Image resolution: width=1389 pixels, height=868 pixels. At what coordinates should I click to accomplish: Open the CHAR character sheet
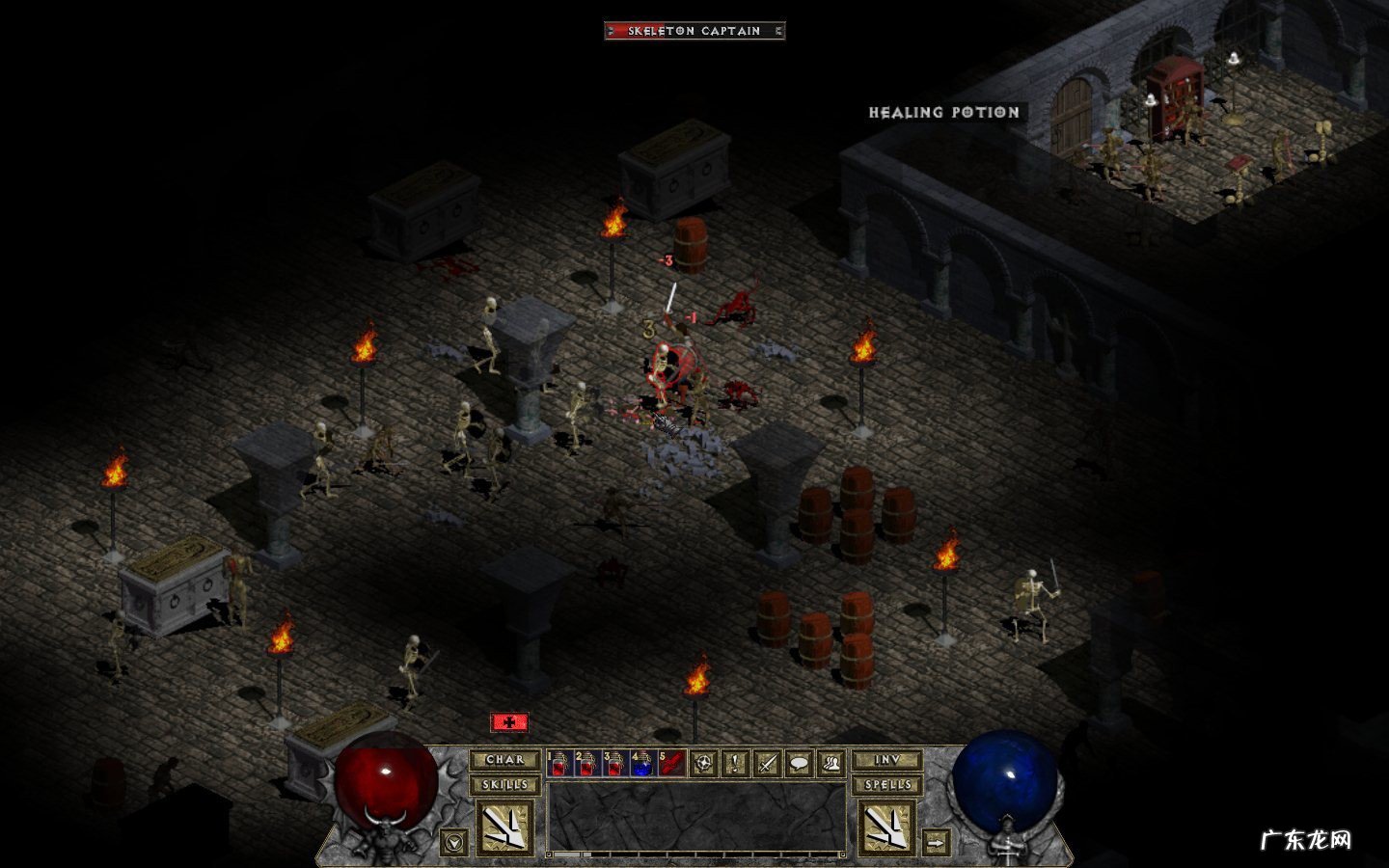click(504, 760)
